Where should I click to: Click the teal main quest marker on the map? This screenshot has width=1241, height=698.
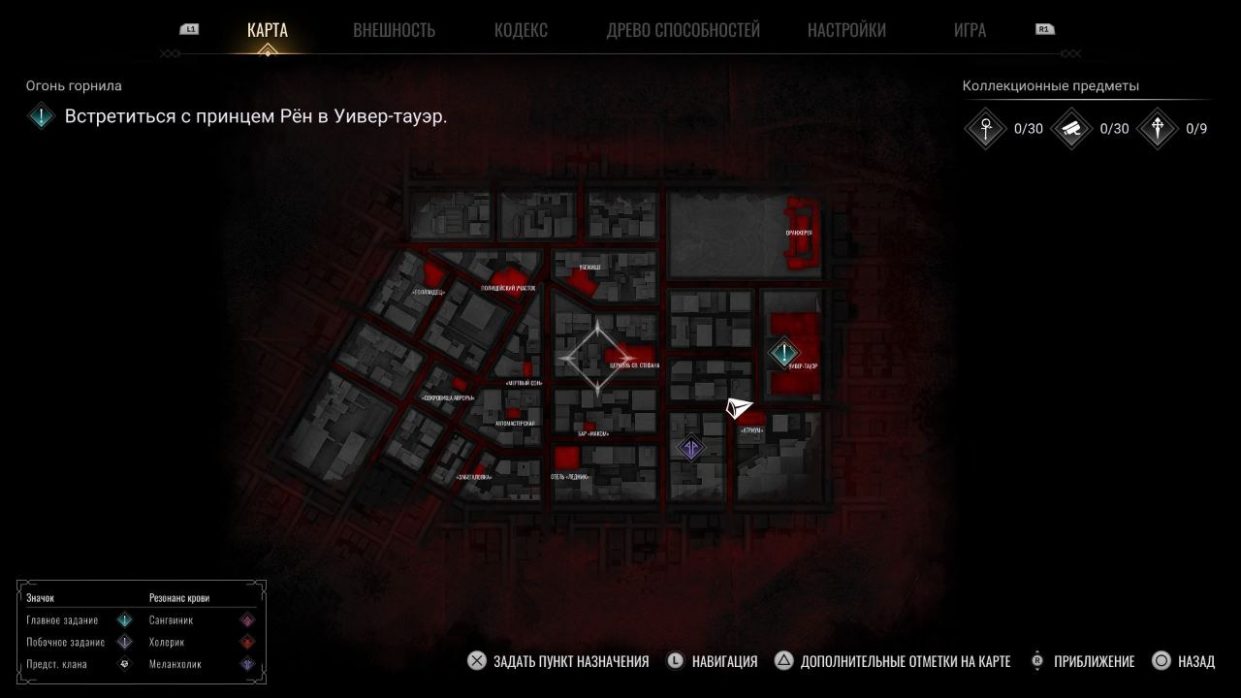pyautogui.click(x=784, y=352)
